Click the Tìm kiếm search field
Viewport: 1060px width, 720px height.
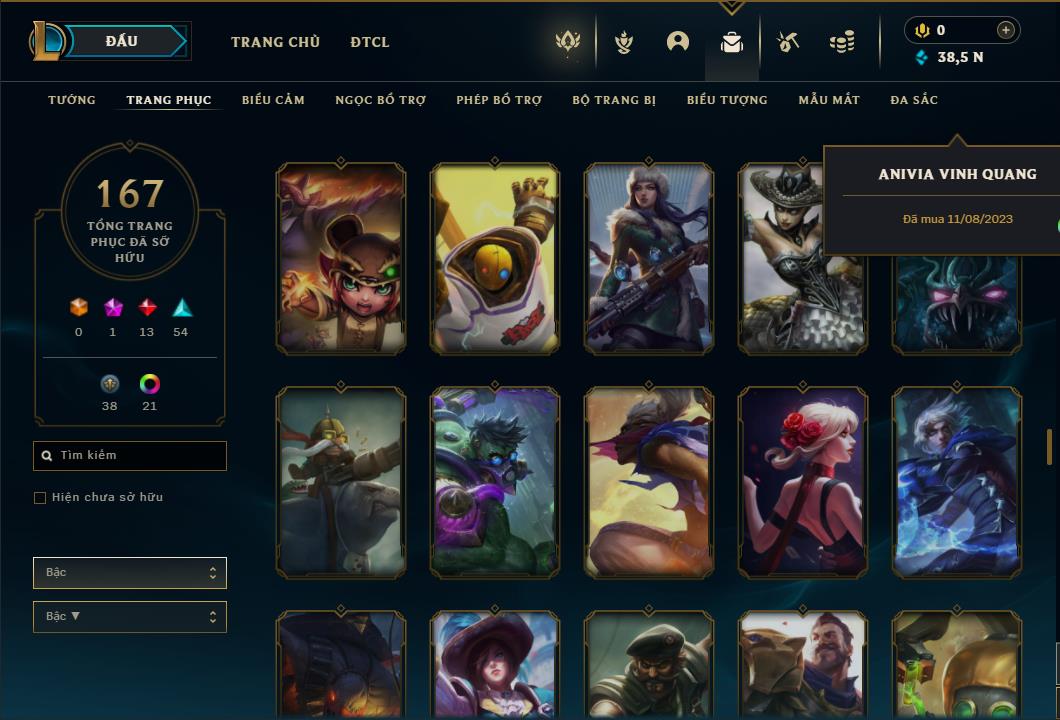coord(130,456)
